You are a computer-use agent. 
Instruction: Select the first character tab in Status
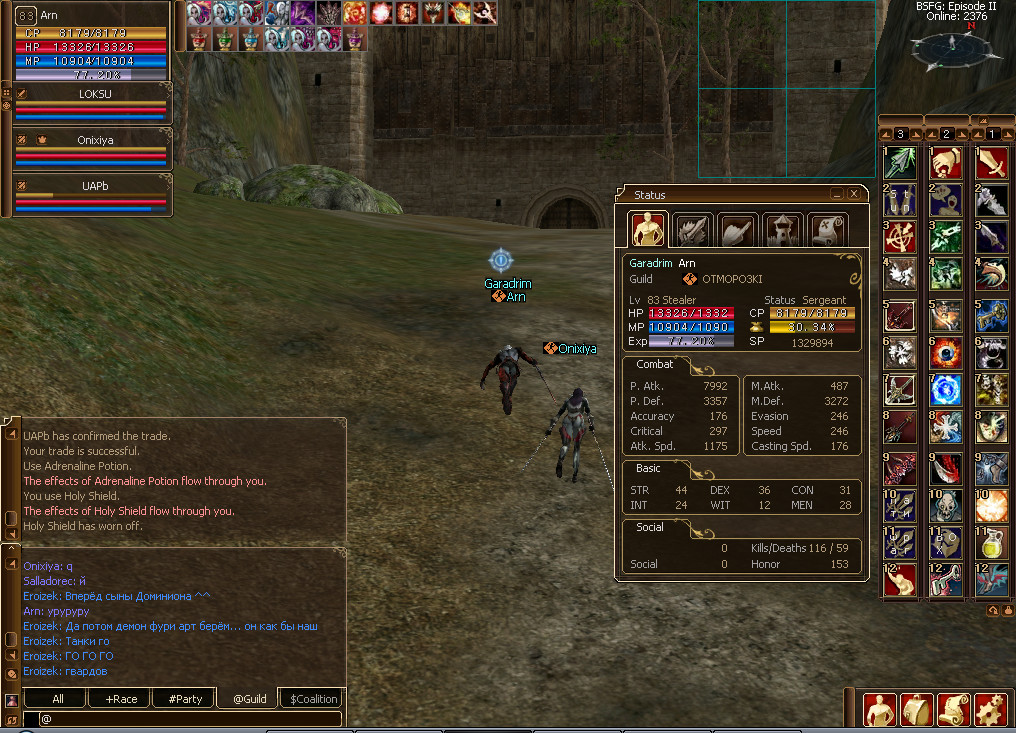pyautogui.click(x=649, y=229)
